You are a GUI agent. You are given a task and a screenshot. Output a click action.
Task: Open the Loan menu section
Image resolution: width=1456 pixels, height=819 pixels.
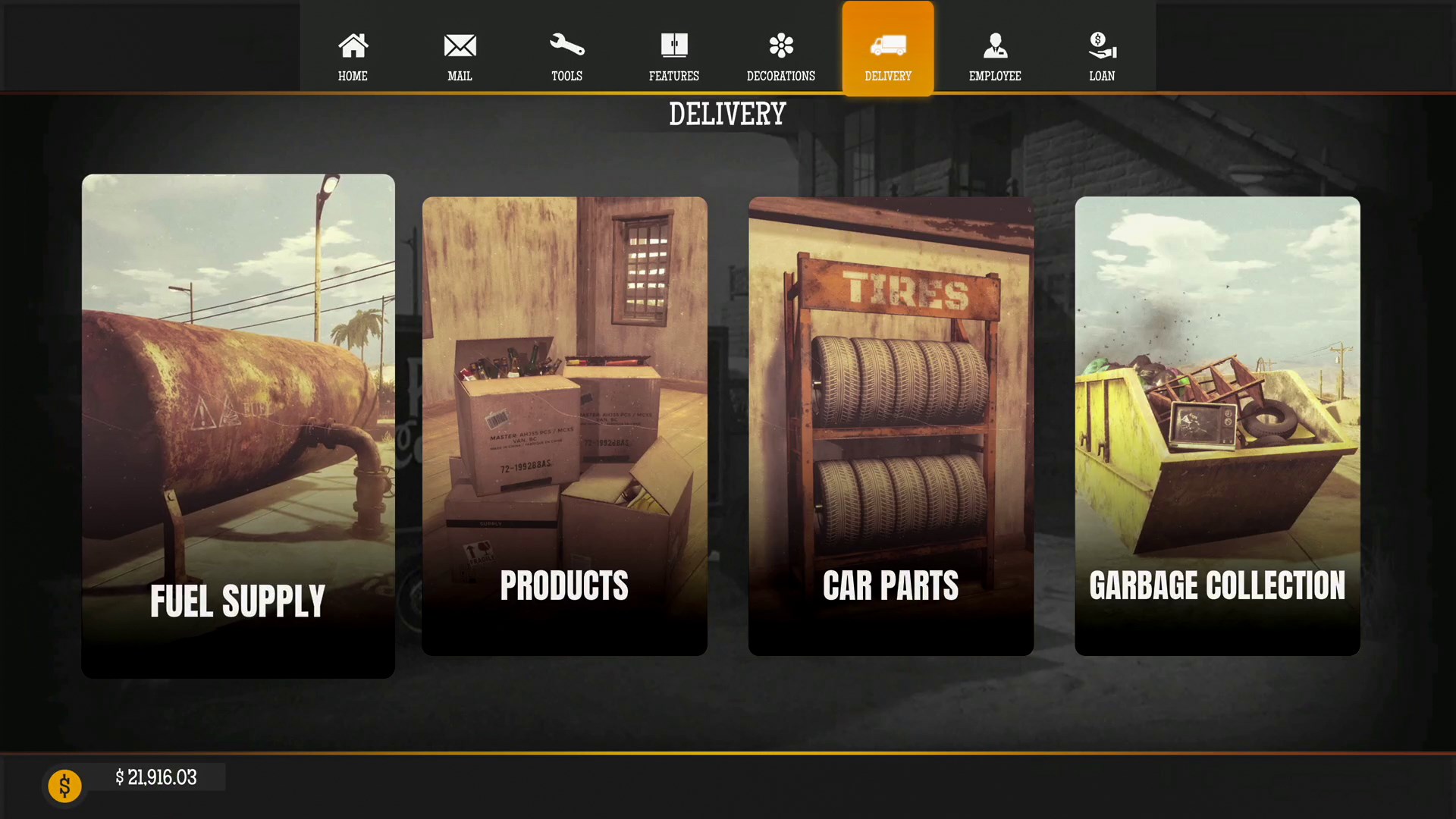tap(1101, 57)
